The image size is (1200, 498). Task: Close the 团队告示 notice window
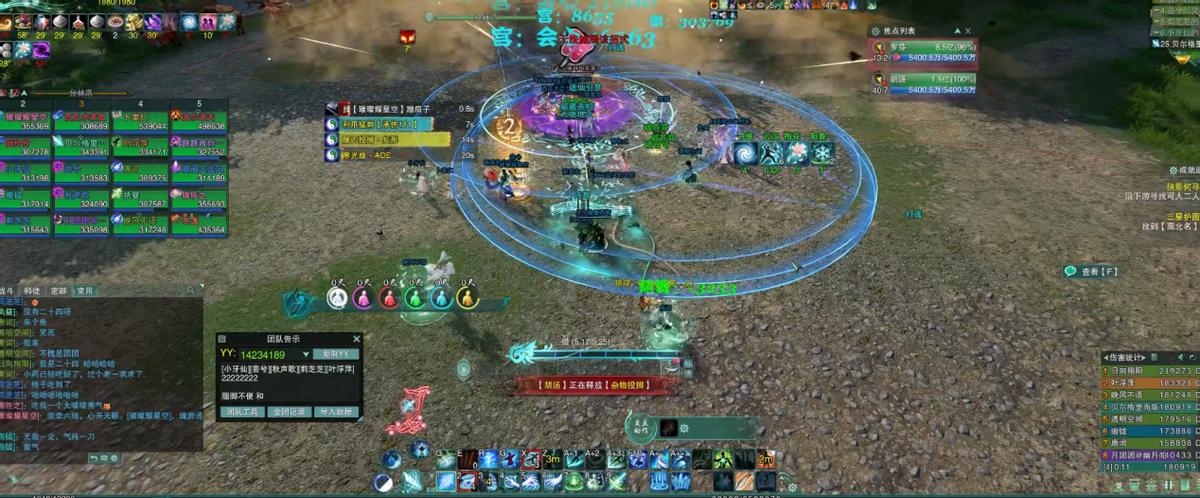coord(355,338)
